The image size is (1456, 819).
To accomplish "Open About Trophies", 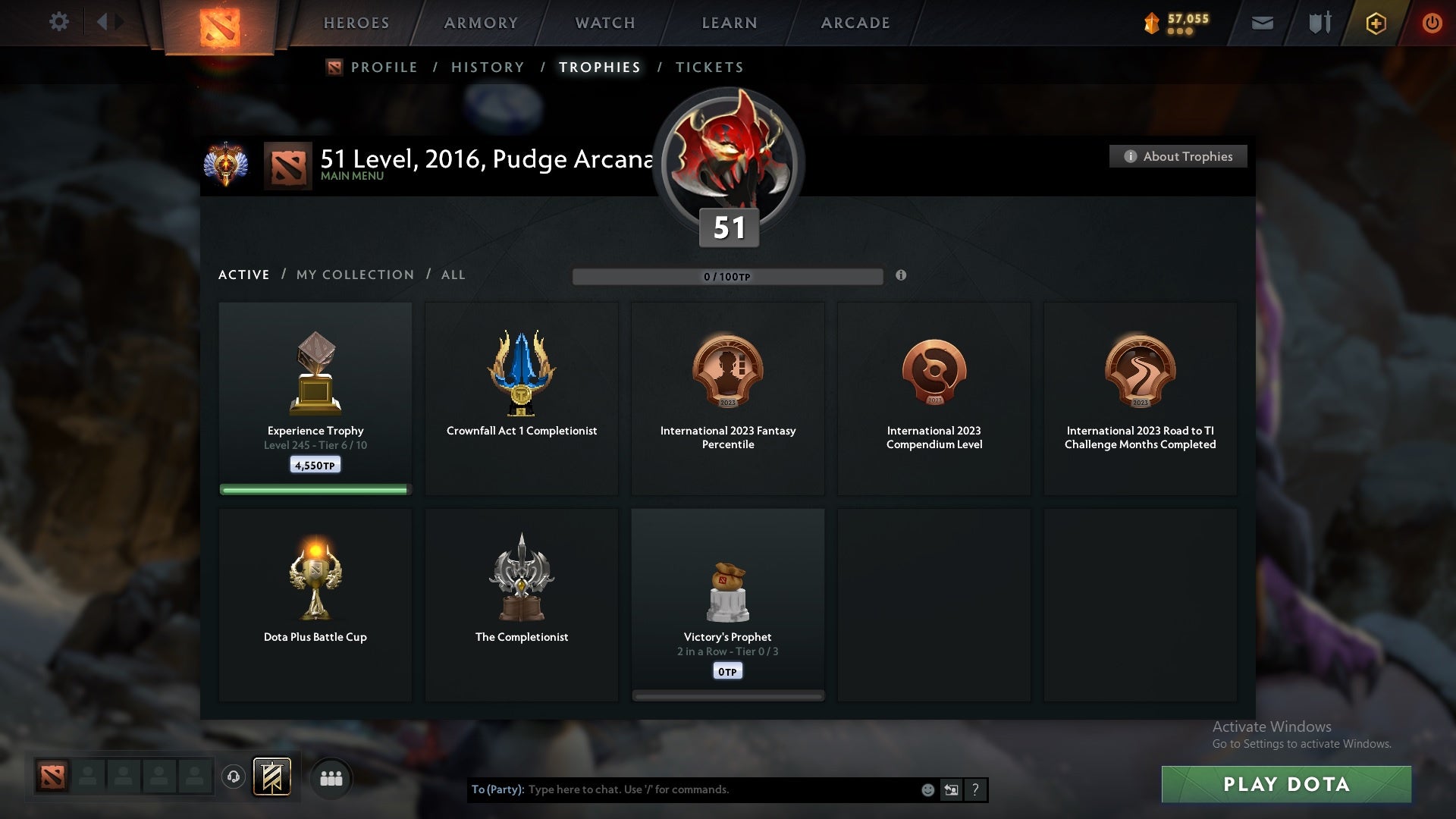I will 1177,156.
